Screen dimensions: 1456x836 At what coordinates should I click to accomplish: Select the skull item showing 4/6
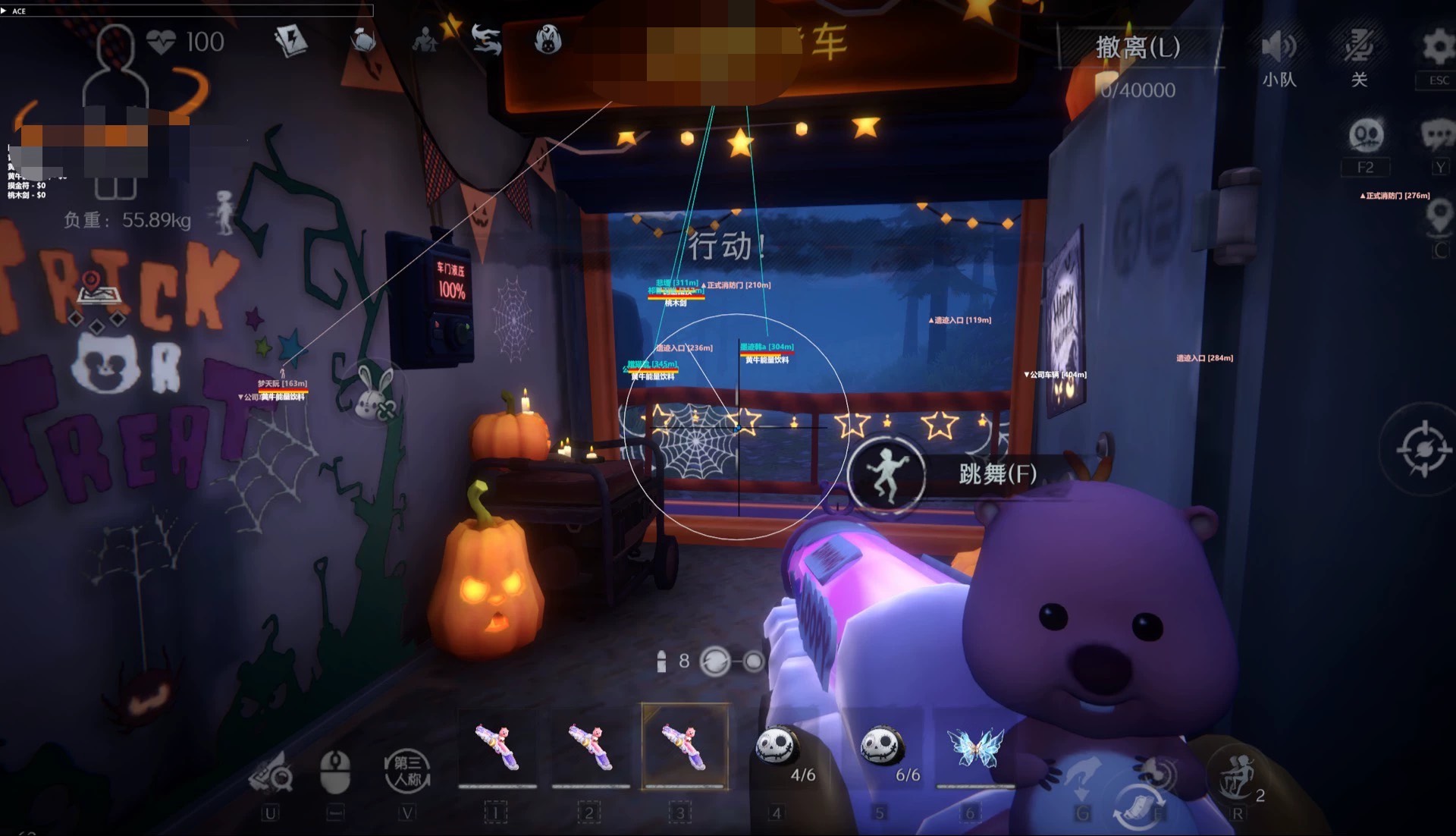[x=779, y=746]
